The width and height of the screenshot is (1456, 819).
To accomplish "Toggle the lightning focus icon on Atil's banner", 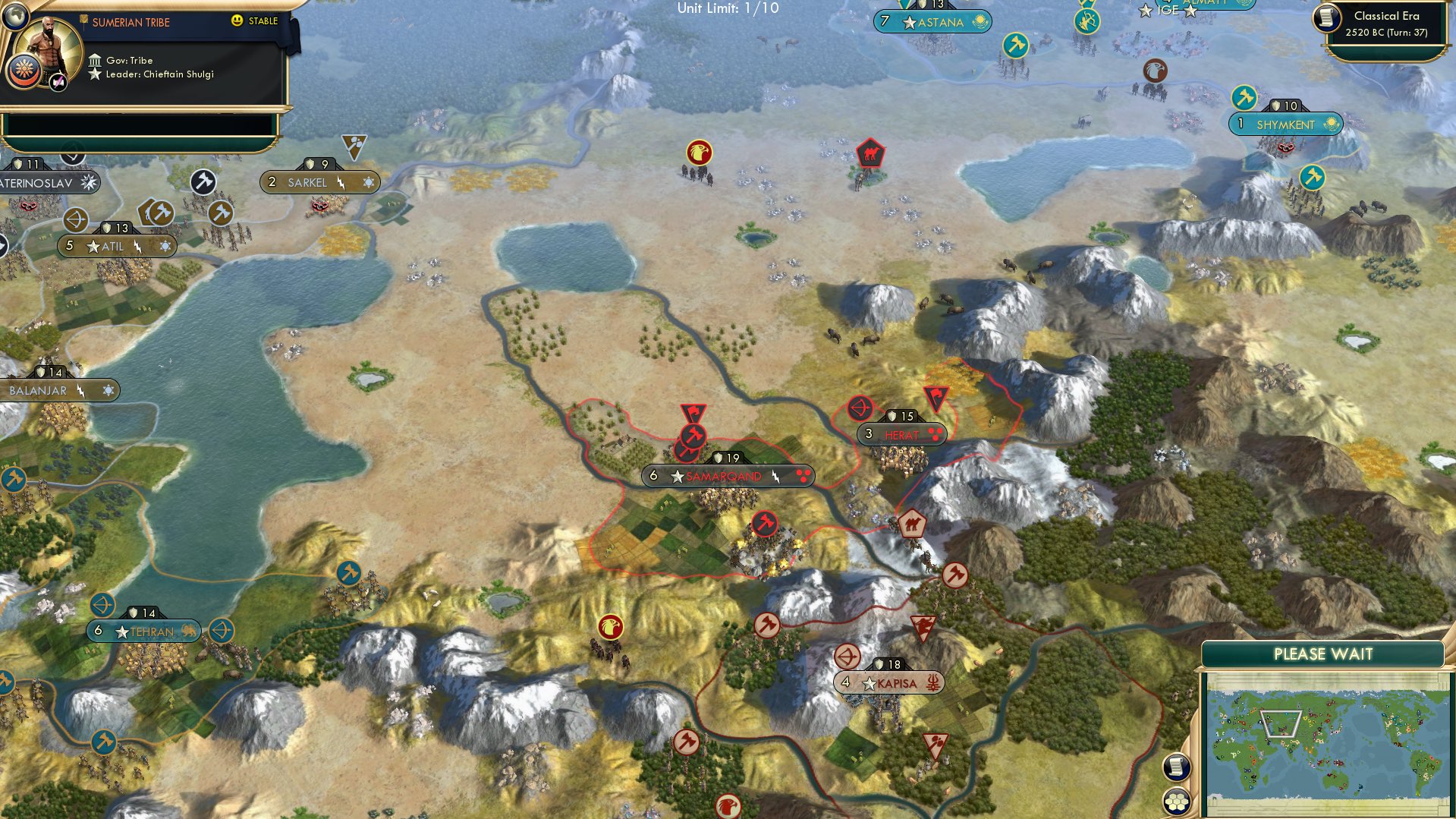I will (137, 246).
